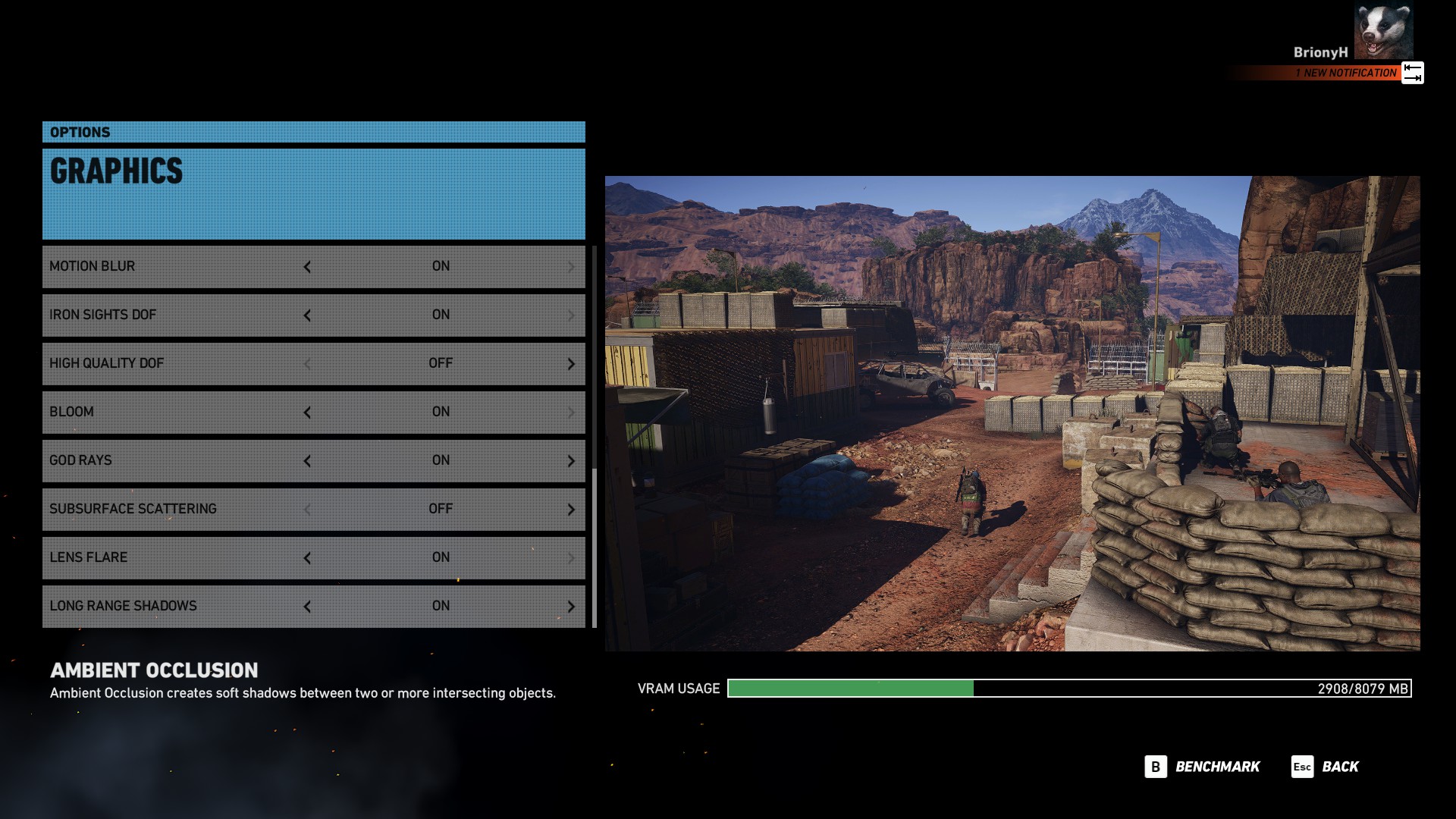Click the BrionyH badger avatar
Image resolution: width=1456 pixels, height=819 pixels.
coord(1383,30)
